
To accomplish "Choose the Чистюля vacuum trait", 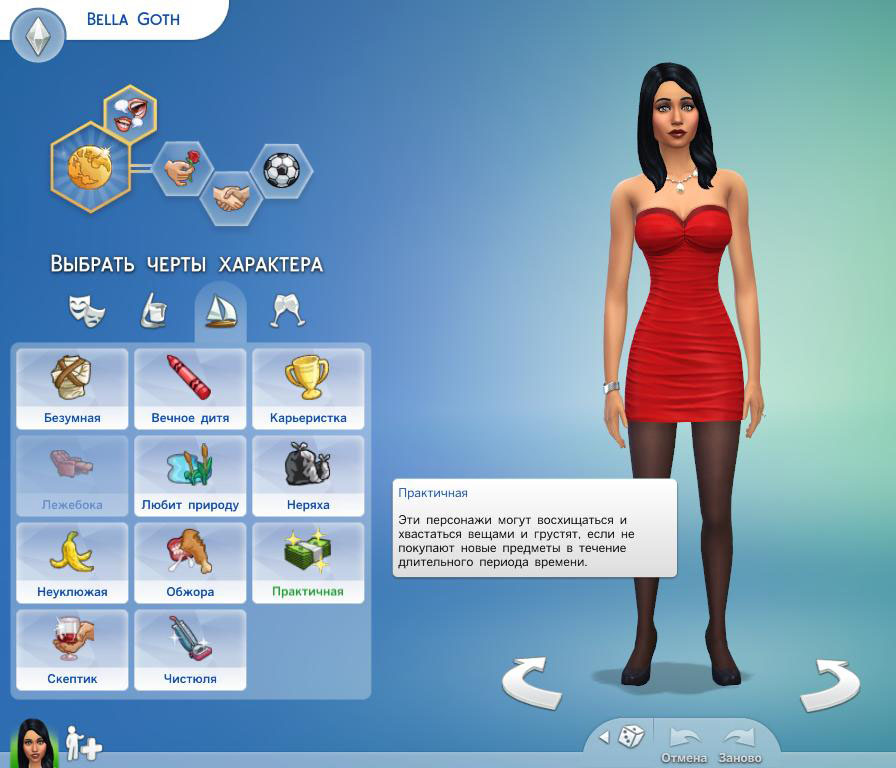I will point(190,649).
